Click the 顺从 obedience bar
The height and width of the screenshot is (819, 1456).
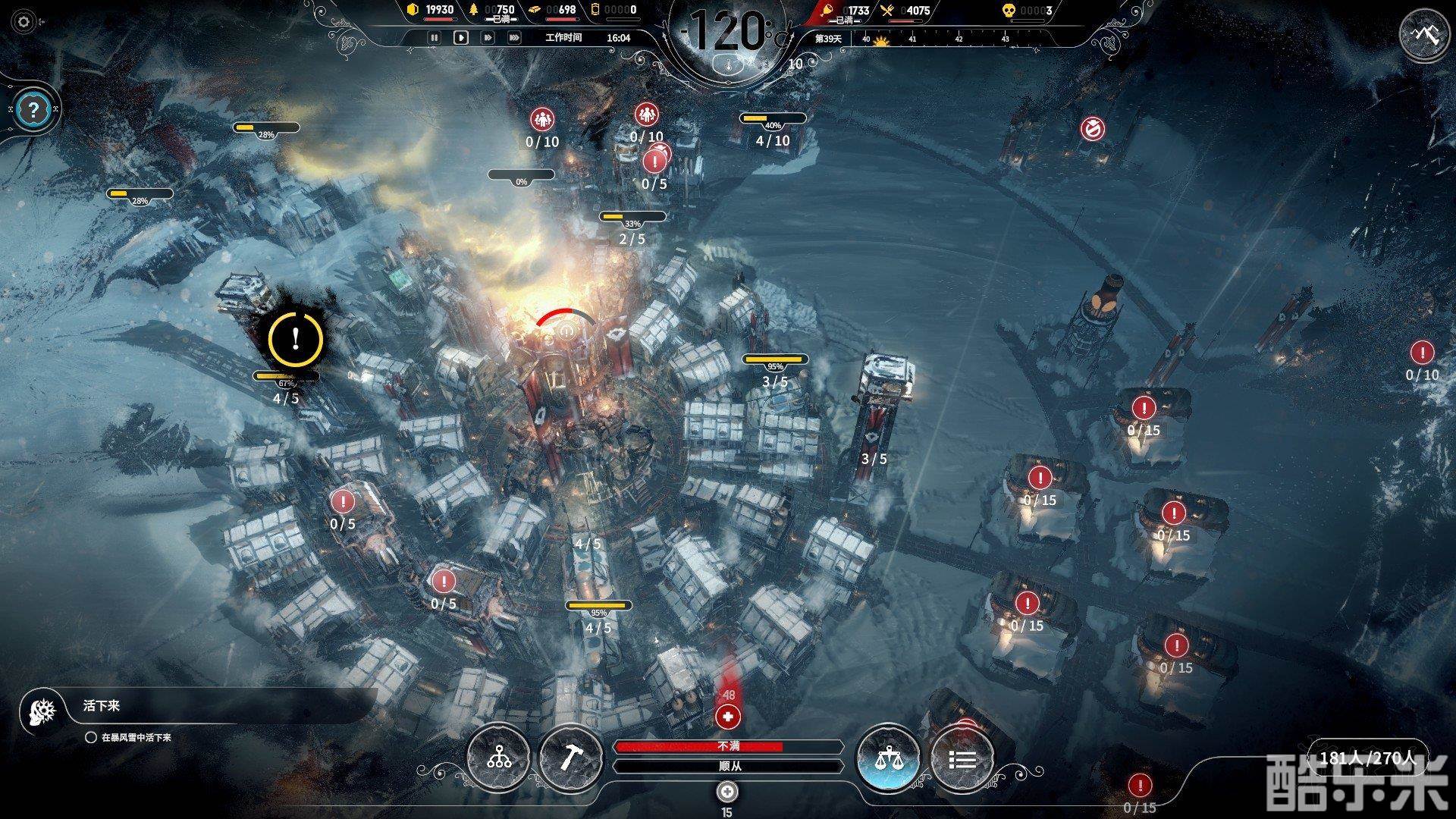coord(728,766)
